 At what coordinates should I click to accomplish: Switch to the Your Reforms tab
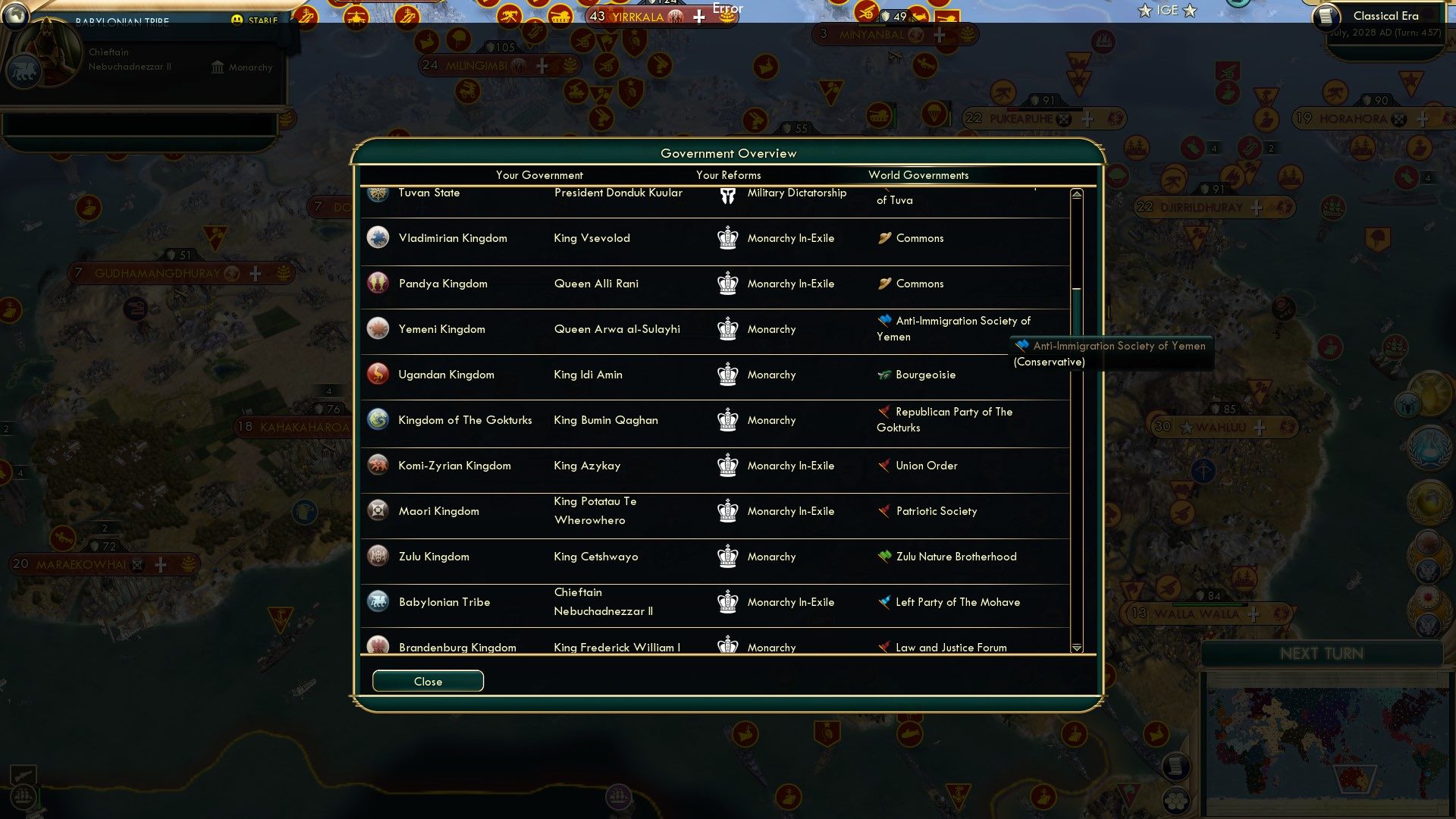tap(728, 175)
